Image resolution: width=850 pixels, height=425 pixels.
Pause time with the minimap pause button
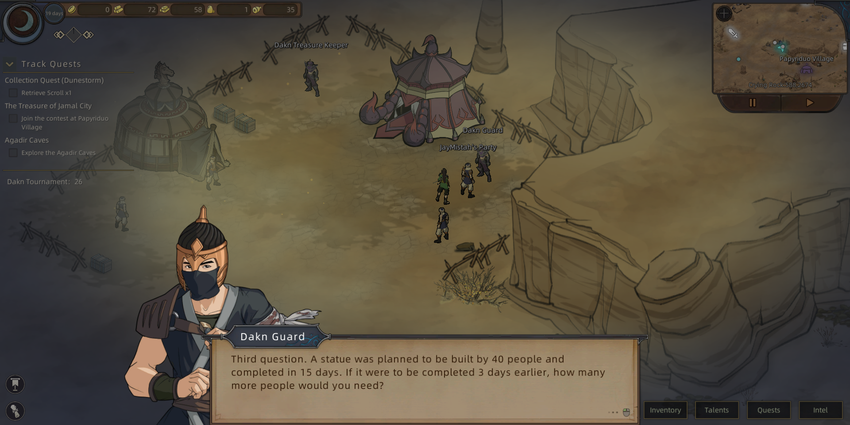pyautogui.click(x=752, y=102)
